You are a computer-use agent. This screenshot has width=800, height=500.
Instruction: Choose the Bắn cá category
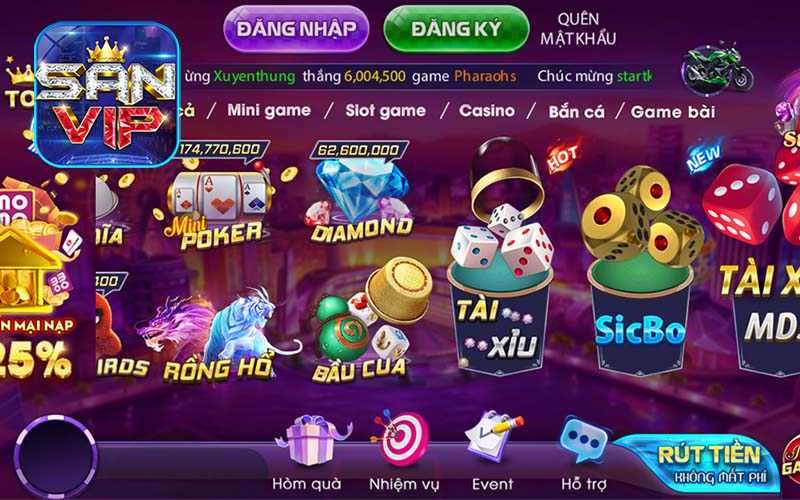[576, 111]
